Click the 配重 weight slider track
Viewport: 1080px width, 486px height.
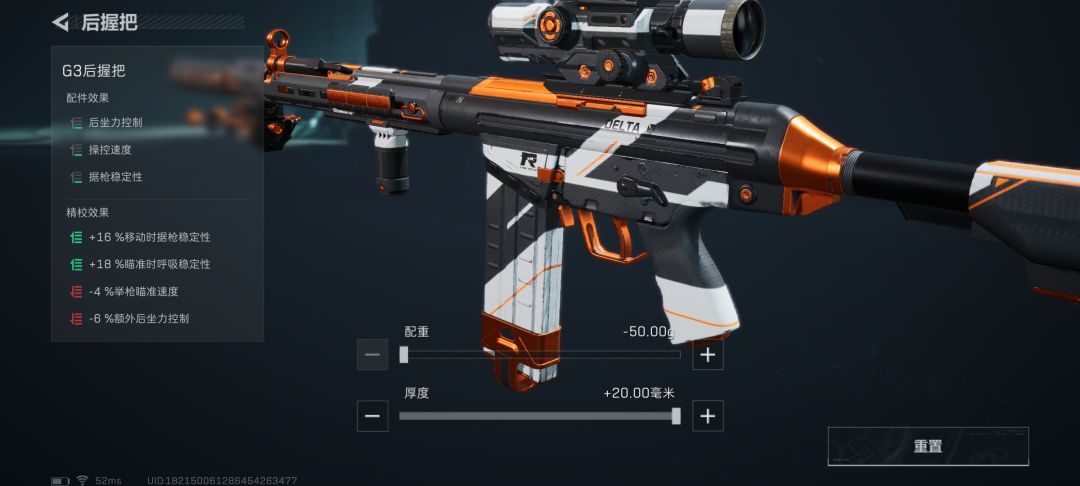pyautogui.click(x=540, y=354)
